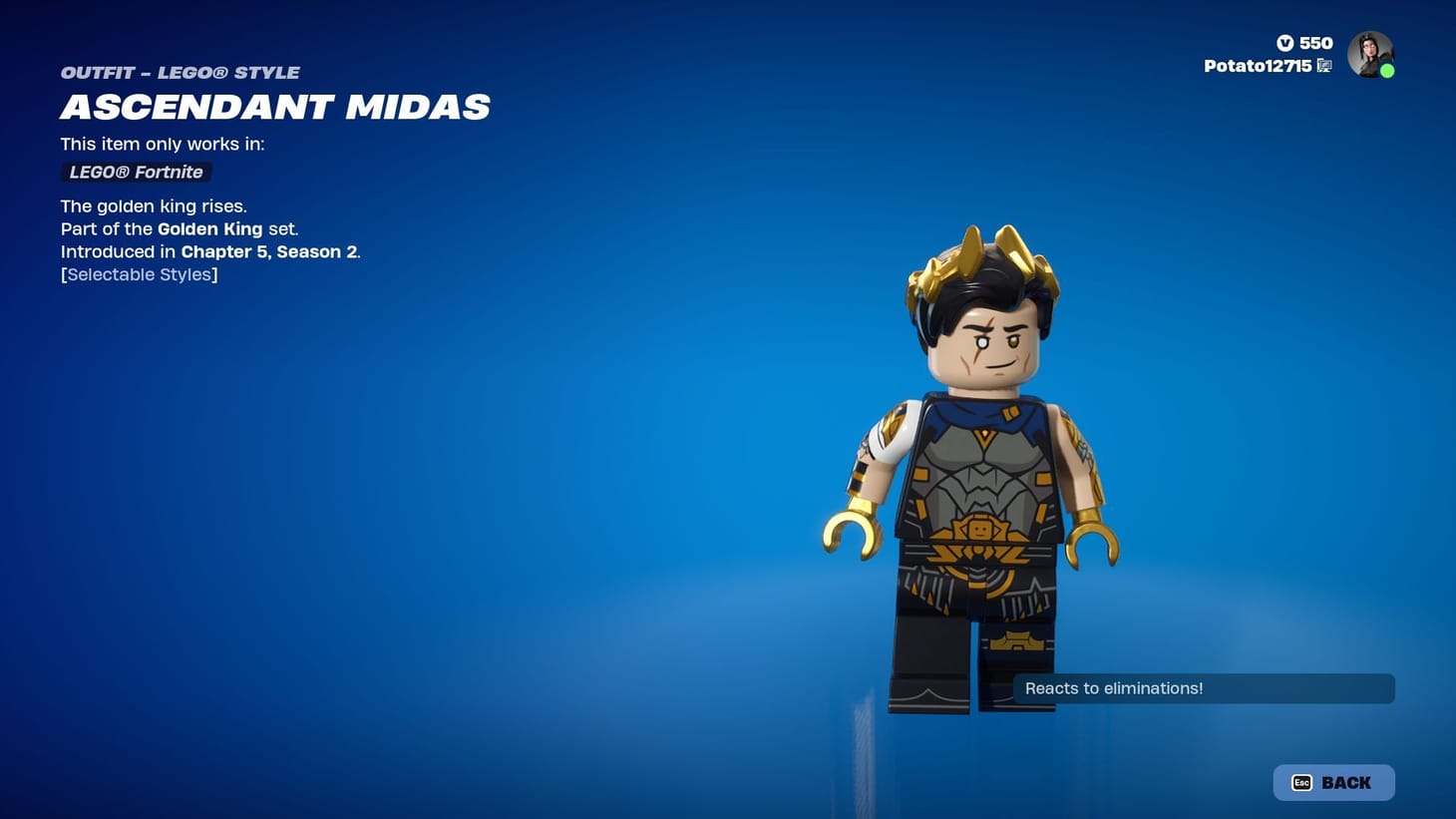Click the Ascendant Midas character preview

[x=972, y=469]
